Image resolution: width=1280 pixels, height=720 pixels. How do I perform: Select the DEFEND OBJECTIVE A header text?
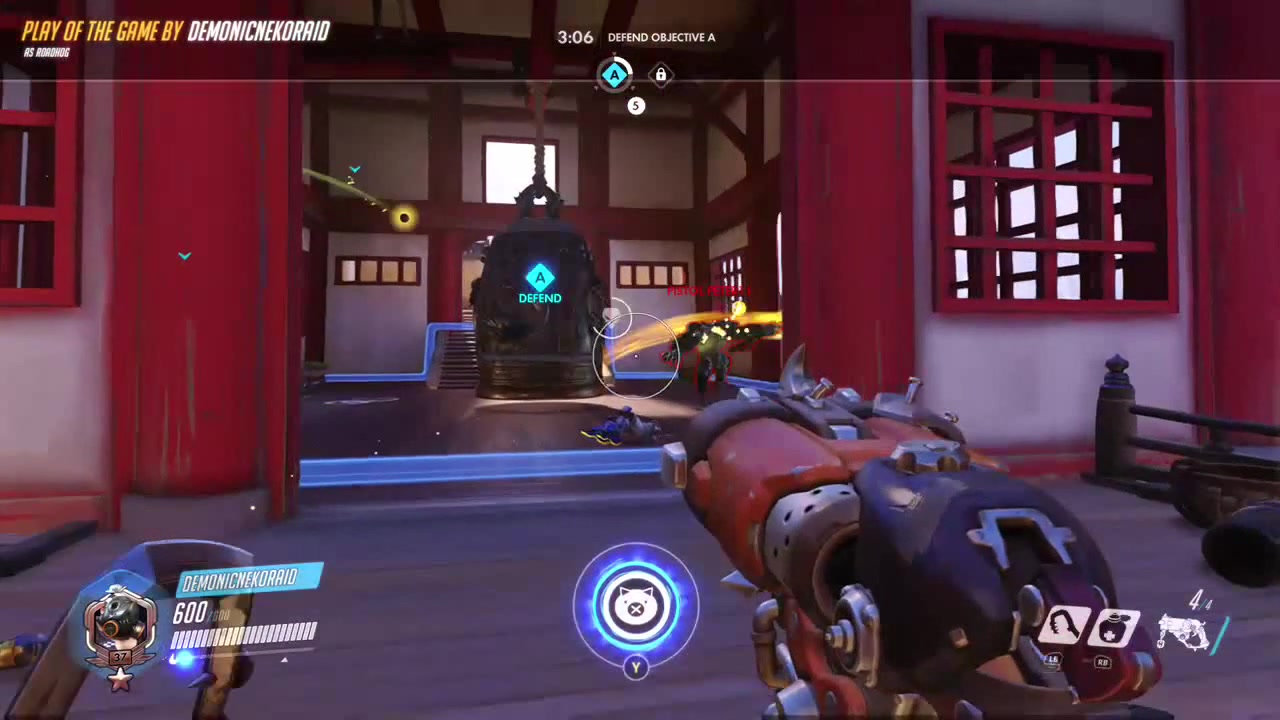pos(661,37)
